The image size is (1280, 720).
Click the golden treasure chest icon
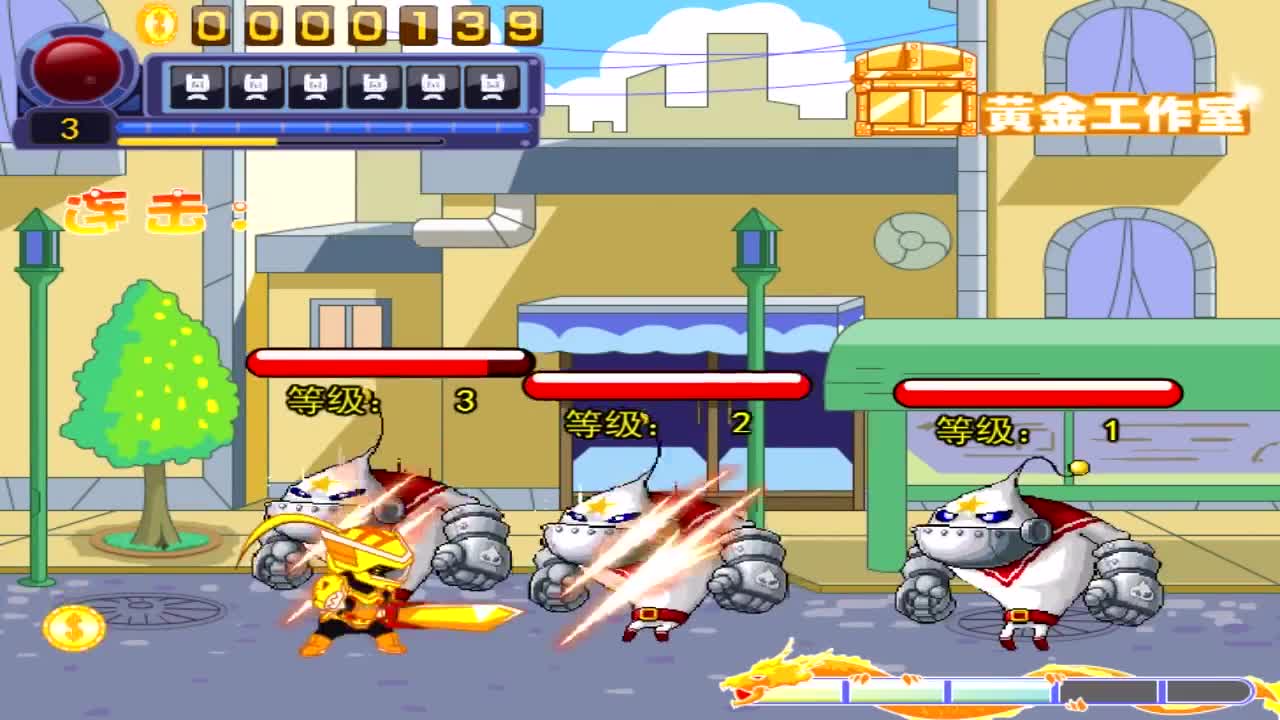(914, 89)
